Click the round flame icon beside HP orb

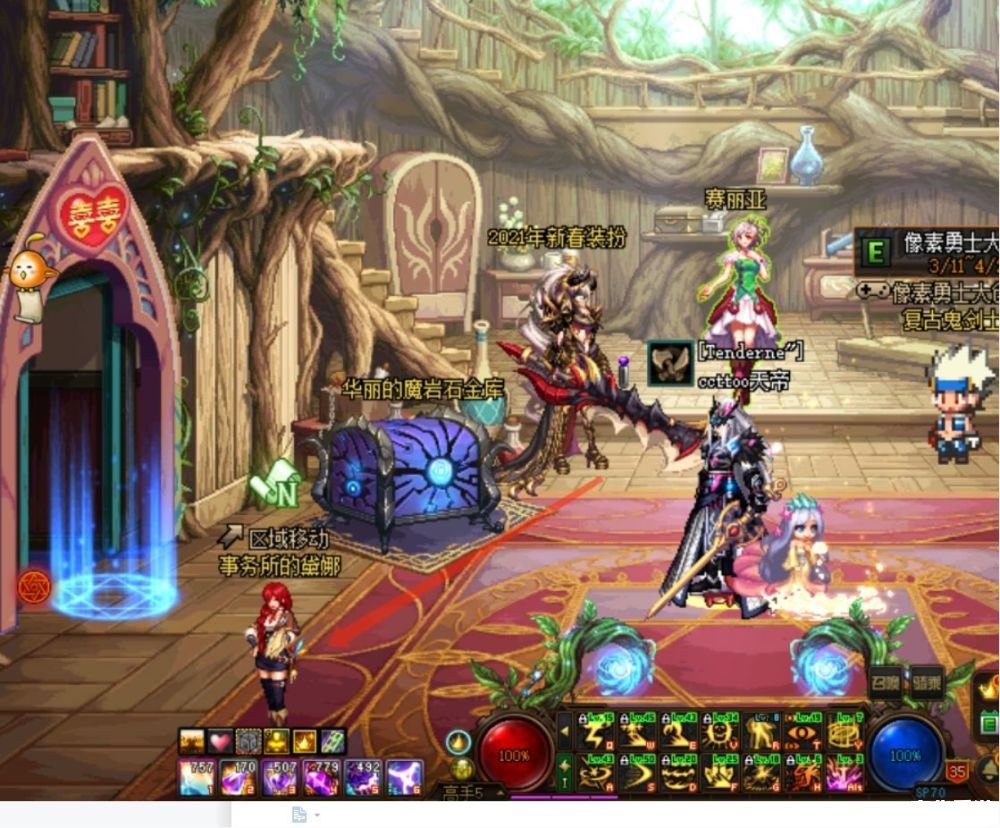coord(459,741)
